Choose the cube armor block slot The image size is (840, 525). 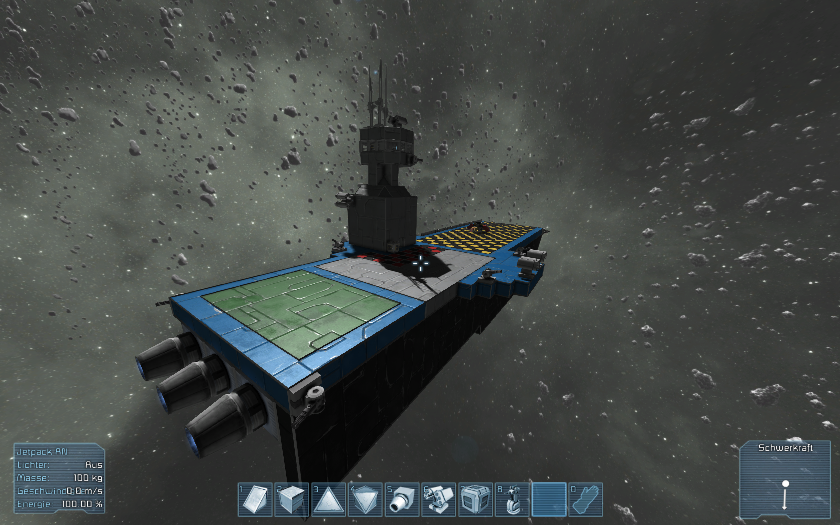click(x=291, y=499)
